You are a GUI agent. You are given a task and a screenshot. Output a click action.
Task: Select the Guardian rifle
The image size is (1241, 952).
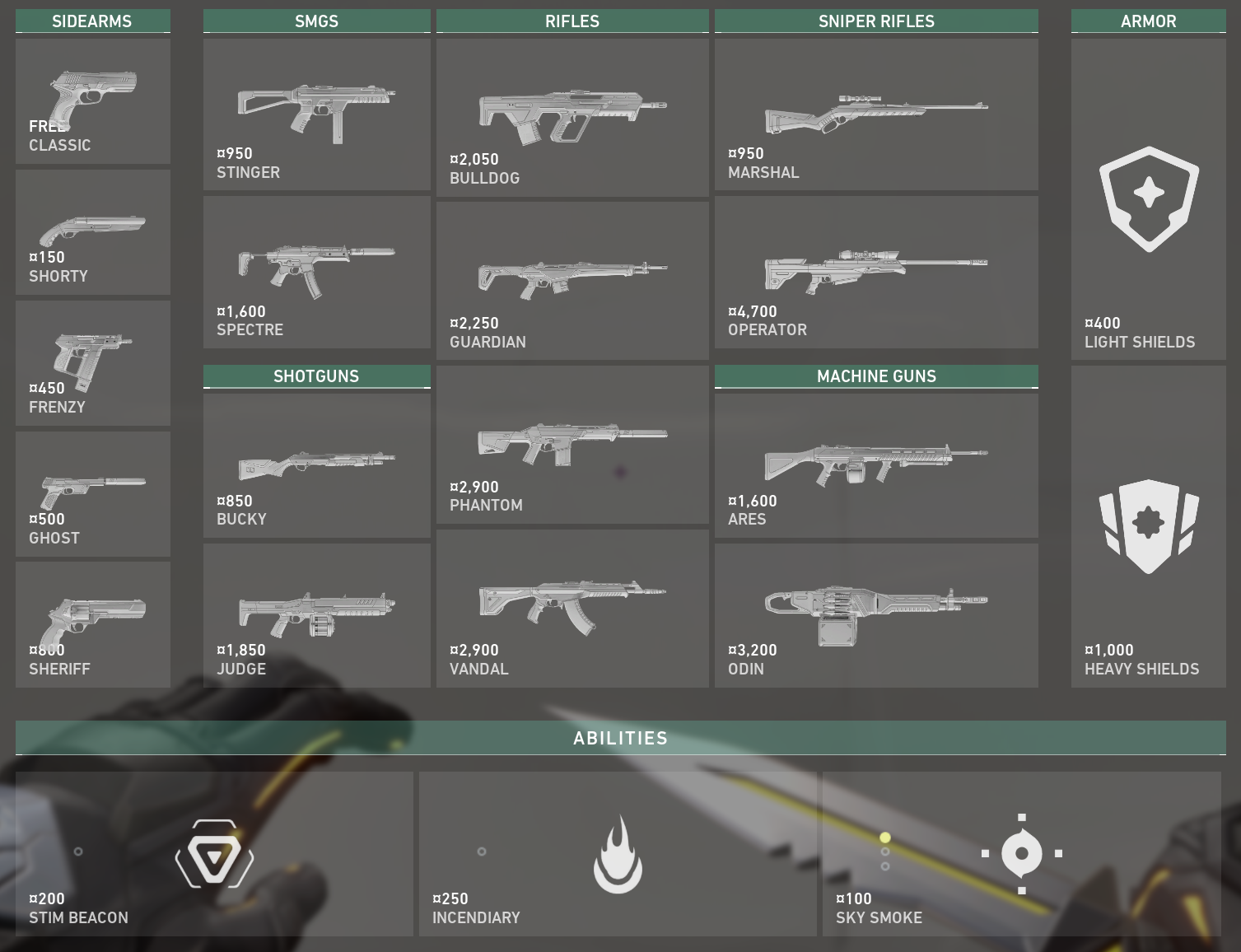[572, 281]
